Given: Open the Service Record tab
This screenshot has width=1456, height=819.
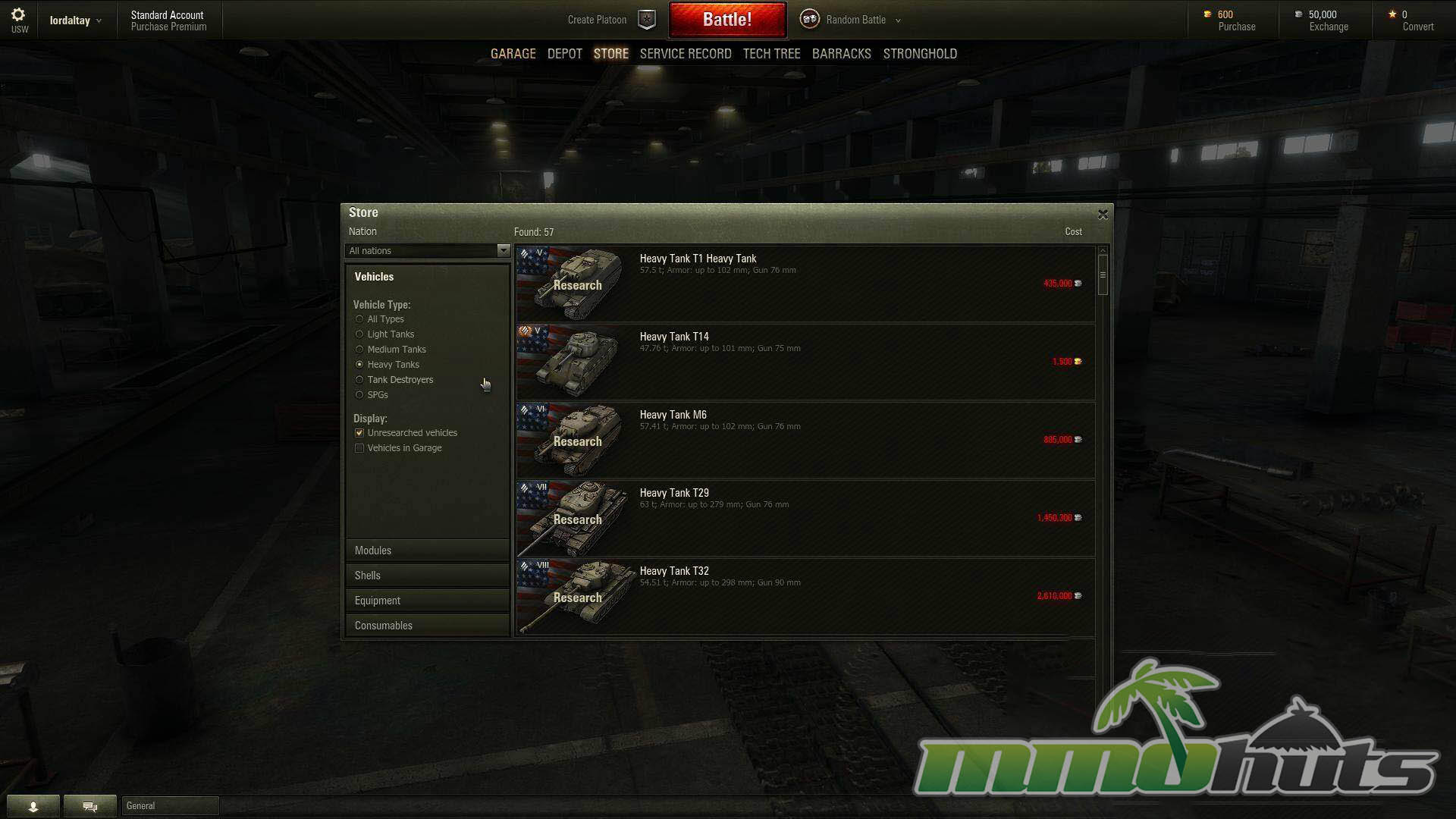Looking at the screenshot, I should (685, 54).
